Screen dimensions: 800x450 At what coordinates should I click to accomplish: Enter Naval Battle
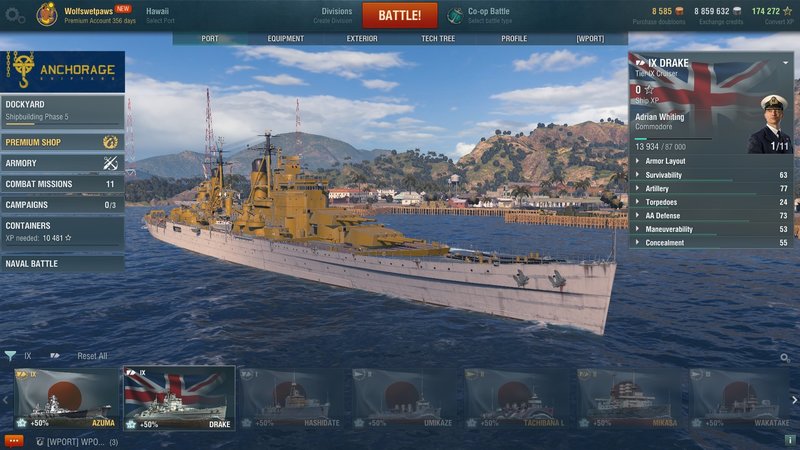point(62,264)
